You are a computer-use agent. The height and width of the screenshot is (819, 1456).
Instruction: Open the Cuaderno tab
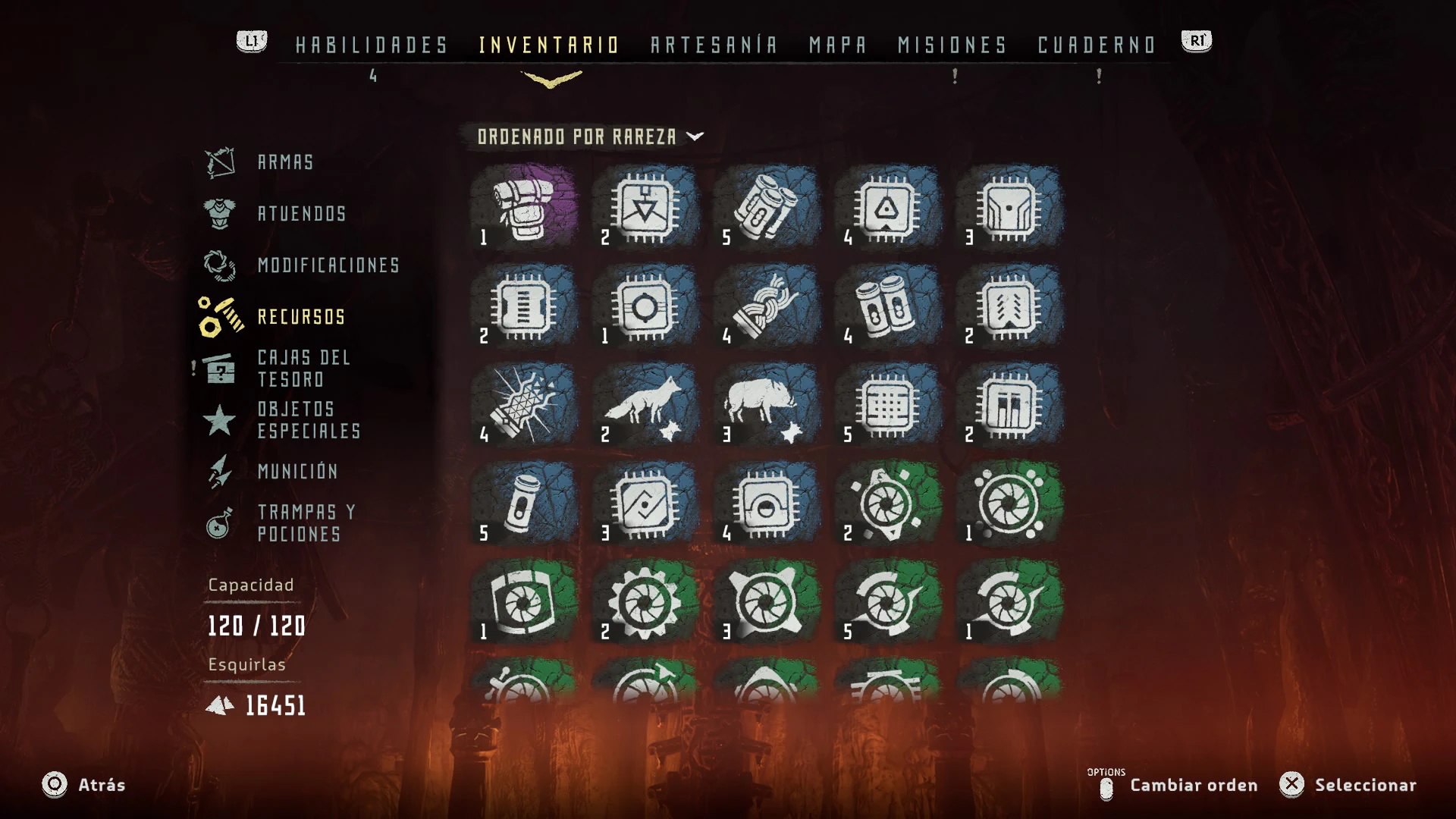coord(1097,45)
